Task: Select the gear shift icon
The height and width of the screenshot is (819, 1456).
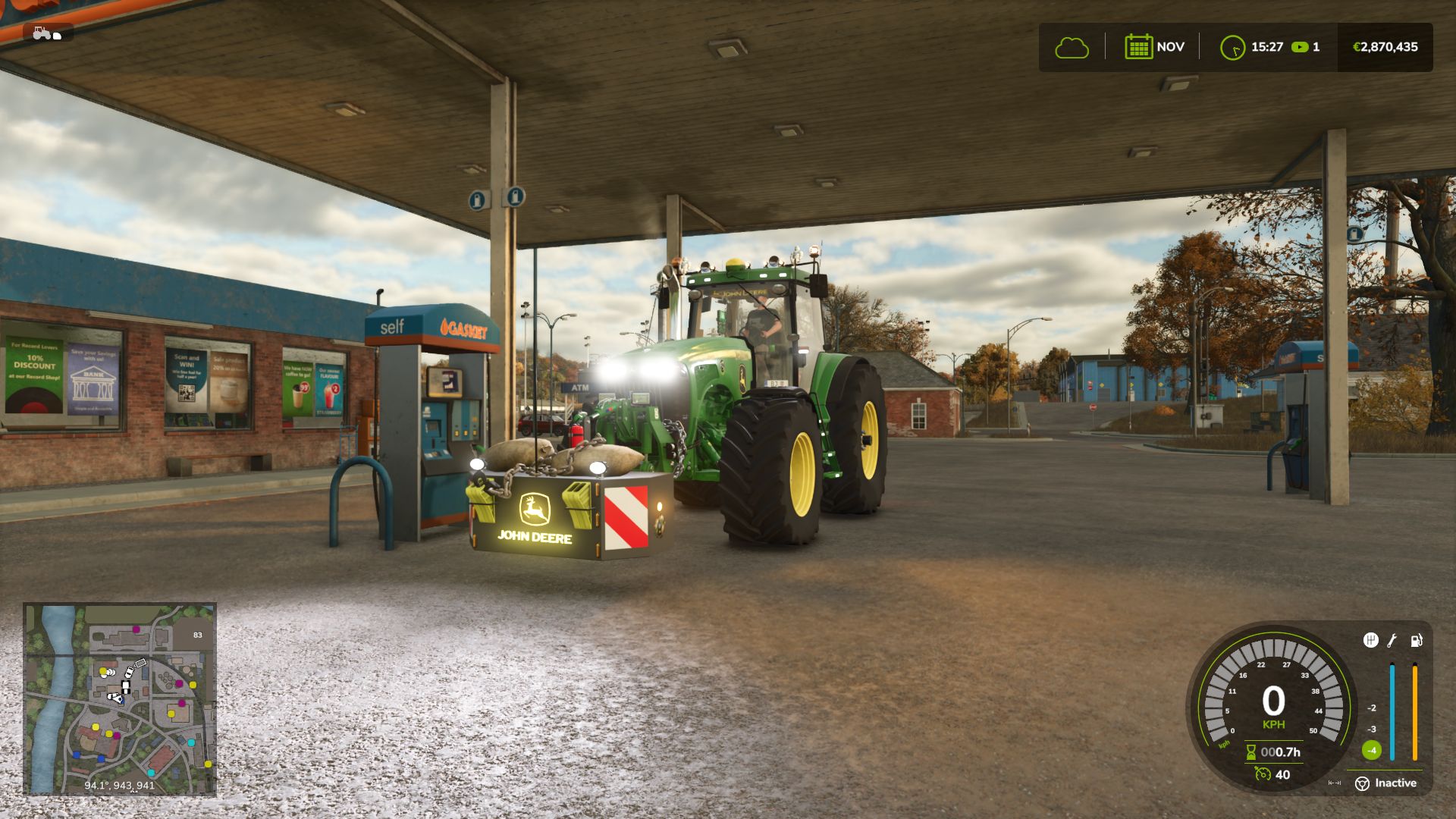Action: 1370,641
